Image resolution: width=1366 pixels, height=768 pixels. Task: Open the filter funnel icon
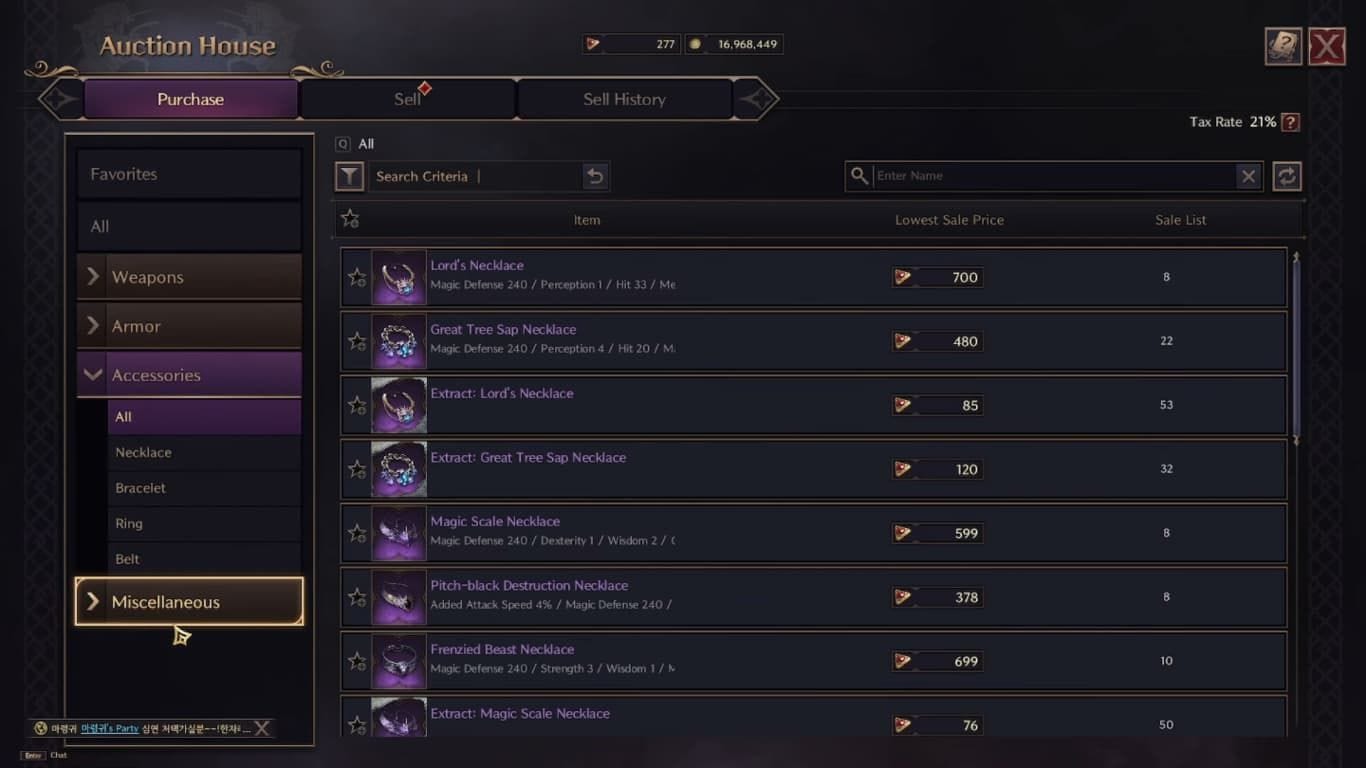tap(349, 176)
